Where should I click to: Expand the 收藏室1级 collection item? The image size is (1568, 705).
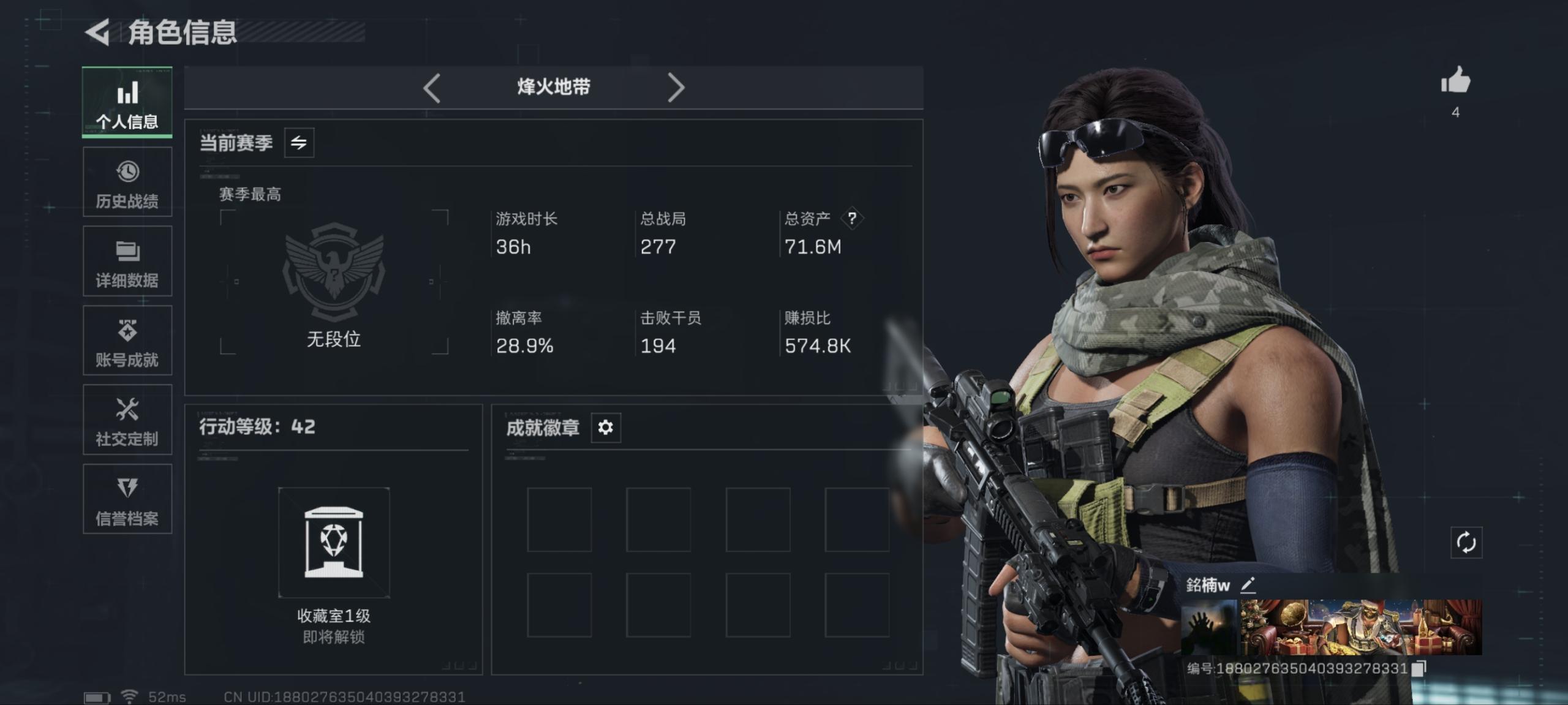334,541
